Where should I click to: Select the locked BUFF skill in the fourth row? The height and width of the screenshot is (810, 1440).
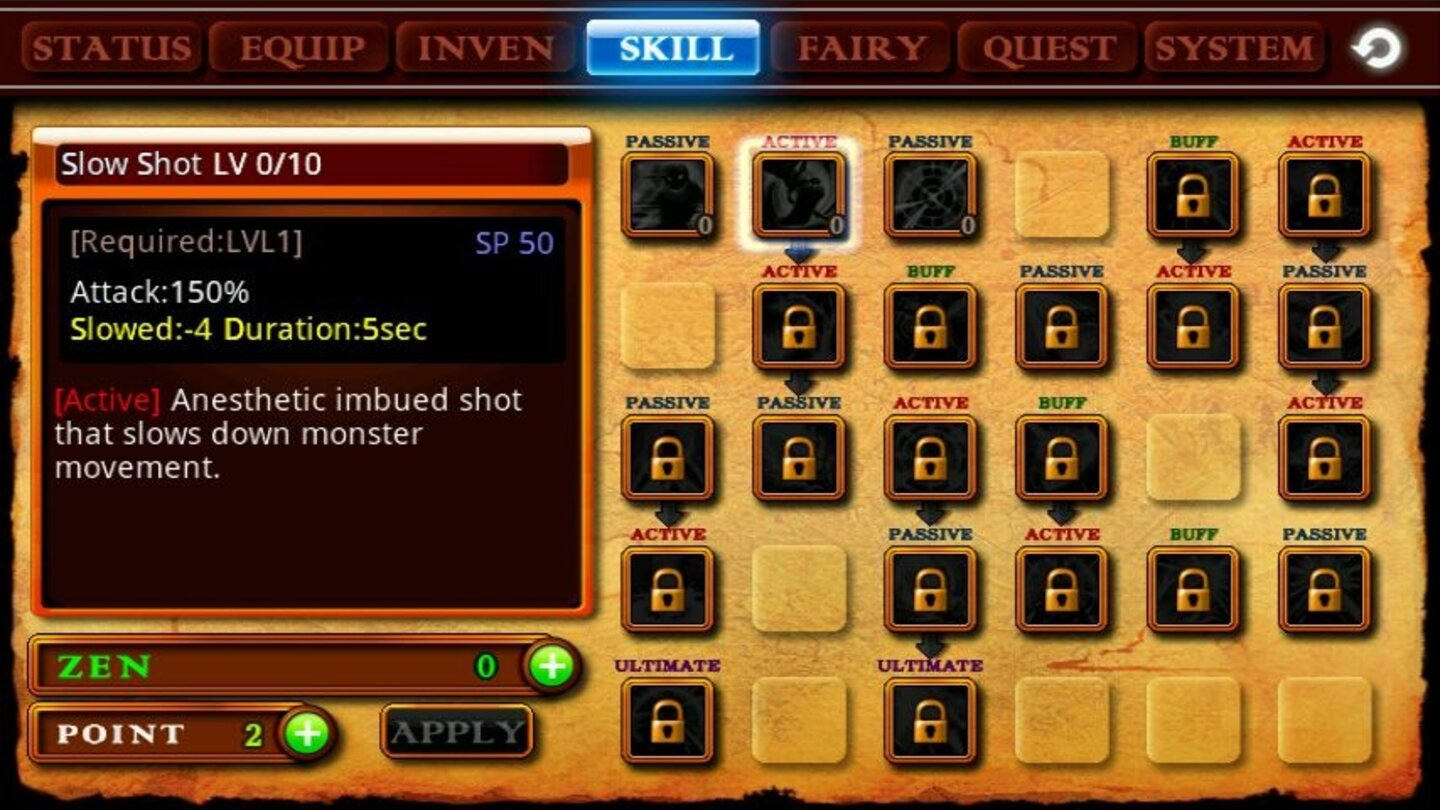tap(1192, 588)
